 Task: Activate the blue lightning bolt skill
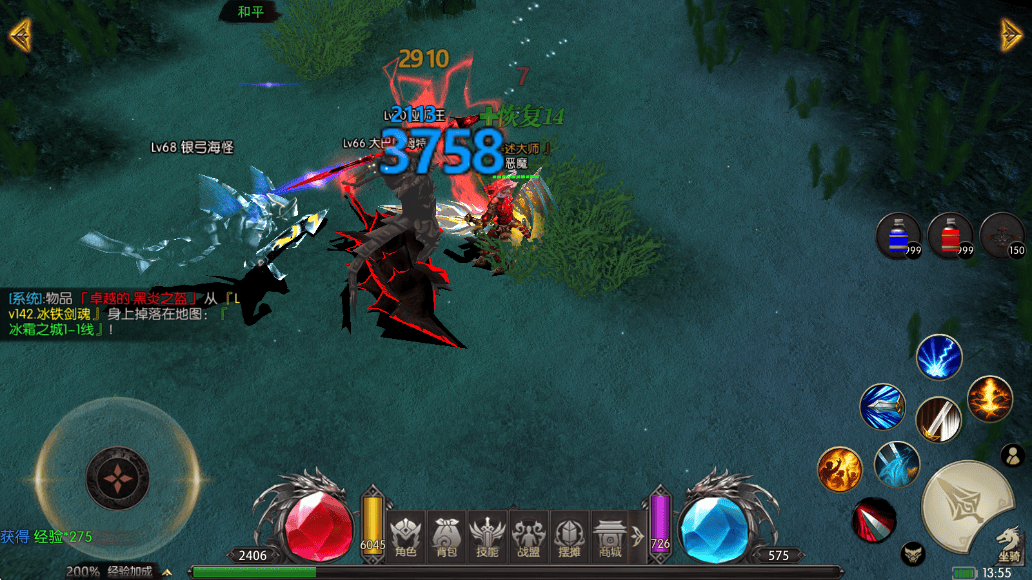939,357
